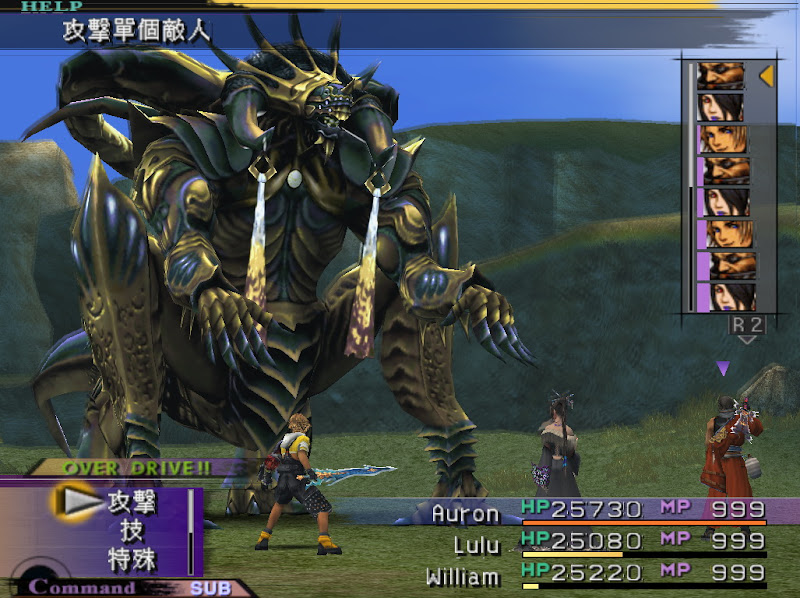Click the turn-order portrait marked by yellow arrow
800x598 pixels.
point(720,76)
